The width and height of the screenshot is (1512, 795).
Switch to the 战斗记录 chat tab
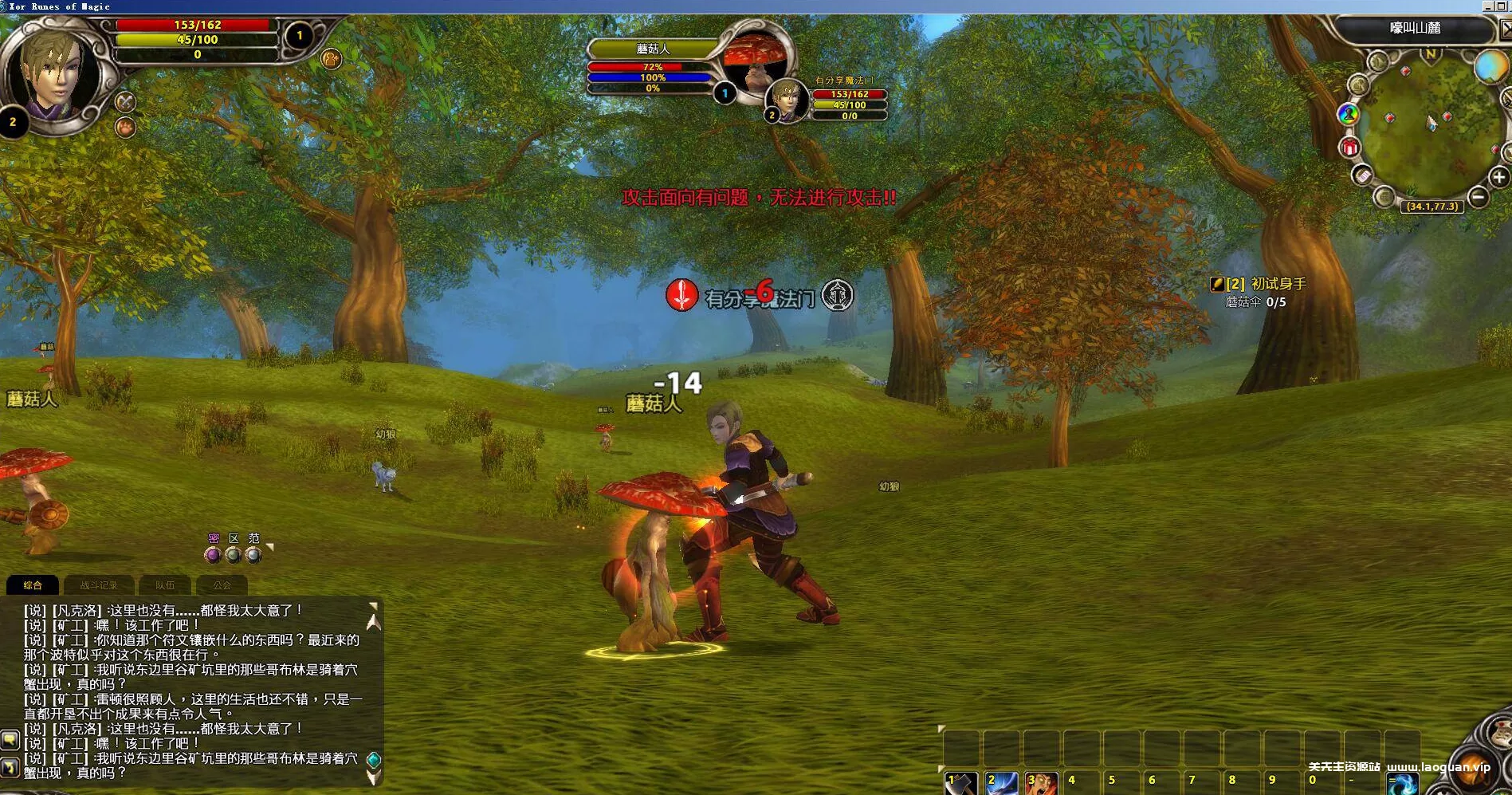pos(98,585)
